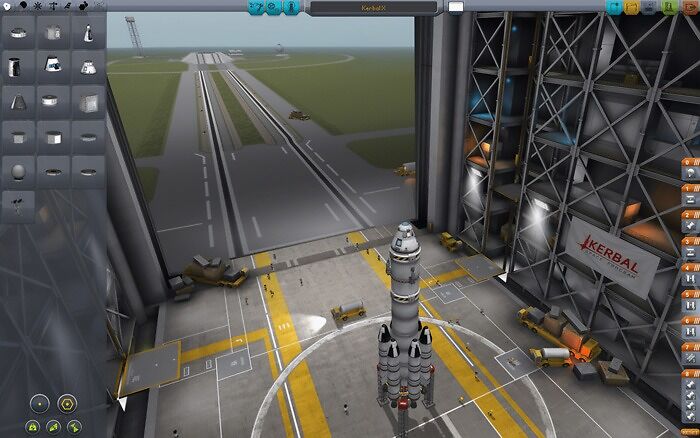Pick the black-windowed white command pod
Viewport: 700px width, 438px height.
[x=52, y=68]
